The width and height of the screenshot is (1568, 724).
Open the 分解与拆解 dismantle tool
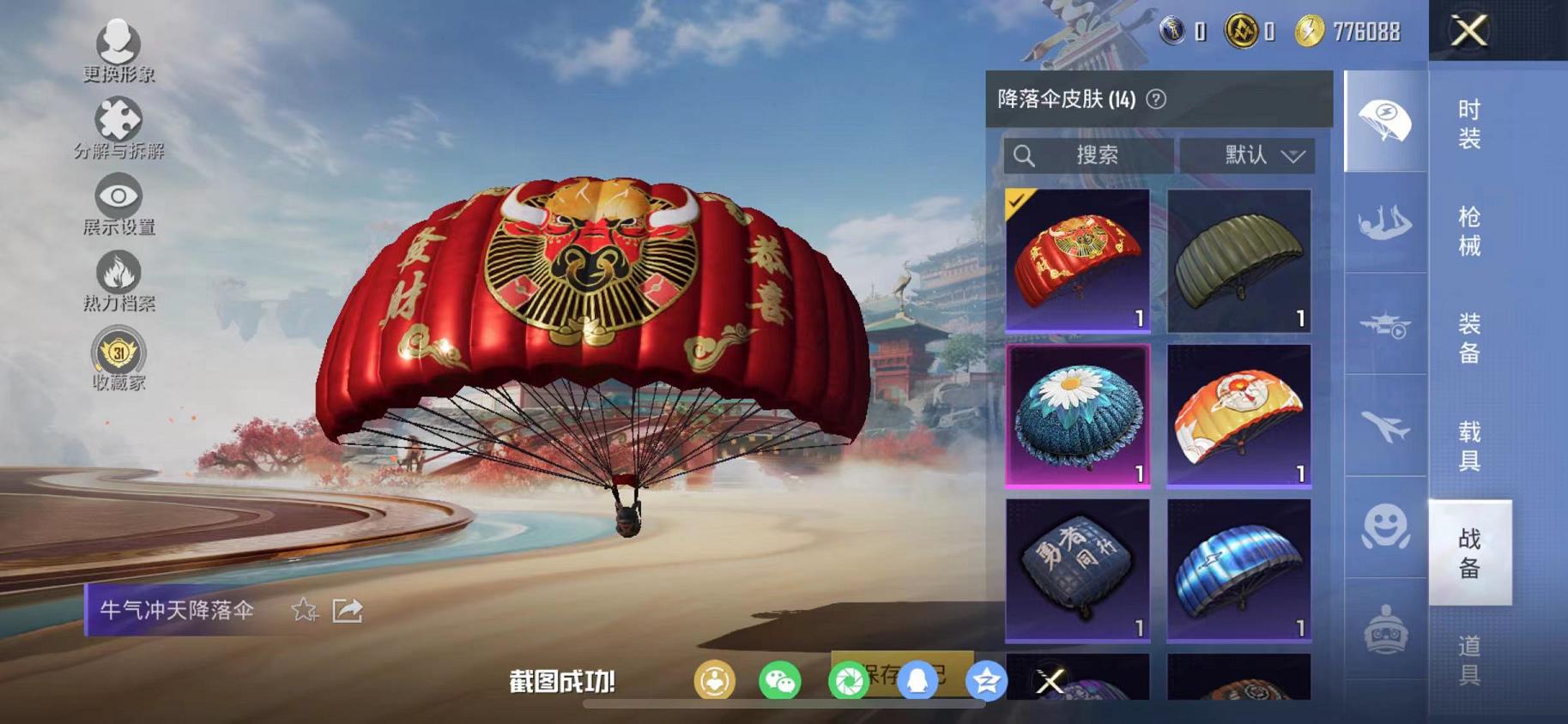pyautogui.click(x=119, y=118)
